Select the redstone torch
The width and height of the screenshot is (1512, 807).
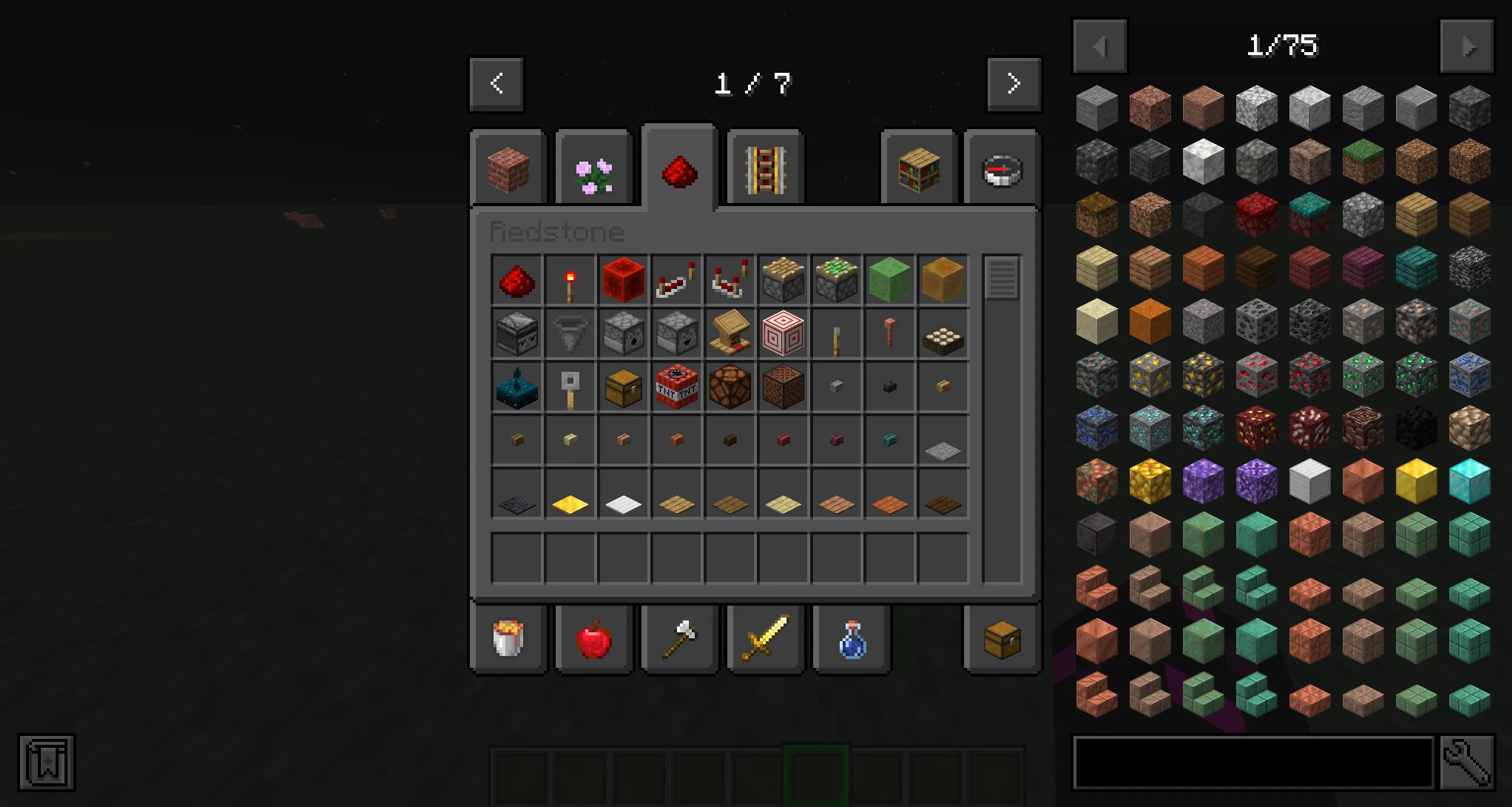point(570,280)
